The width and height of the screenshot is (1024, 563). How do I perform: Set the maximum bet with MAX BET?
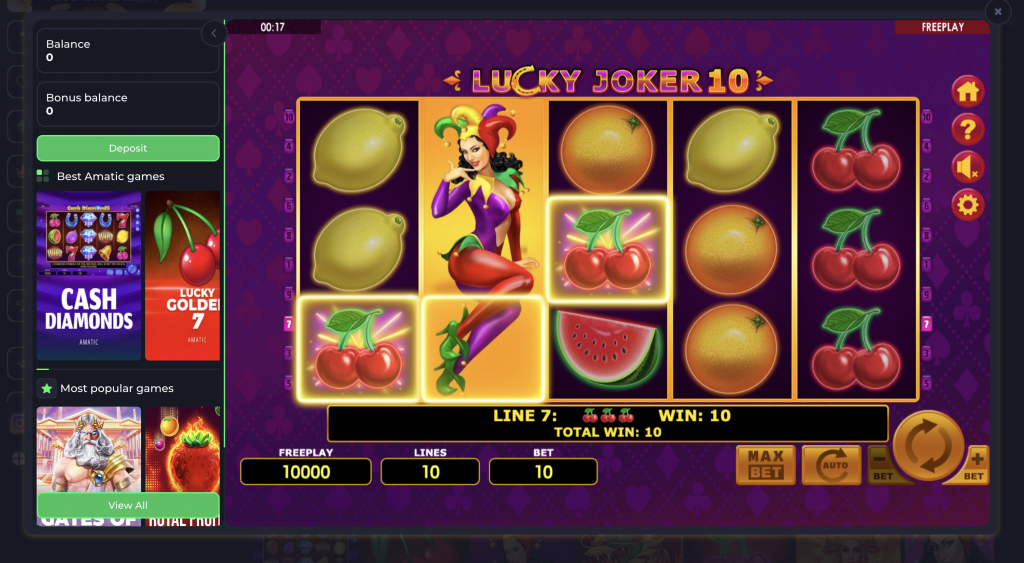point(765,465)
